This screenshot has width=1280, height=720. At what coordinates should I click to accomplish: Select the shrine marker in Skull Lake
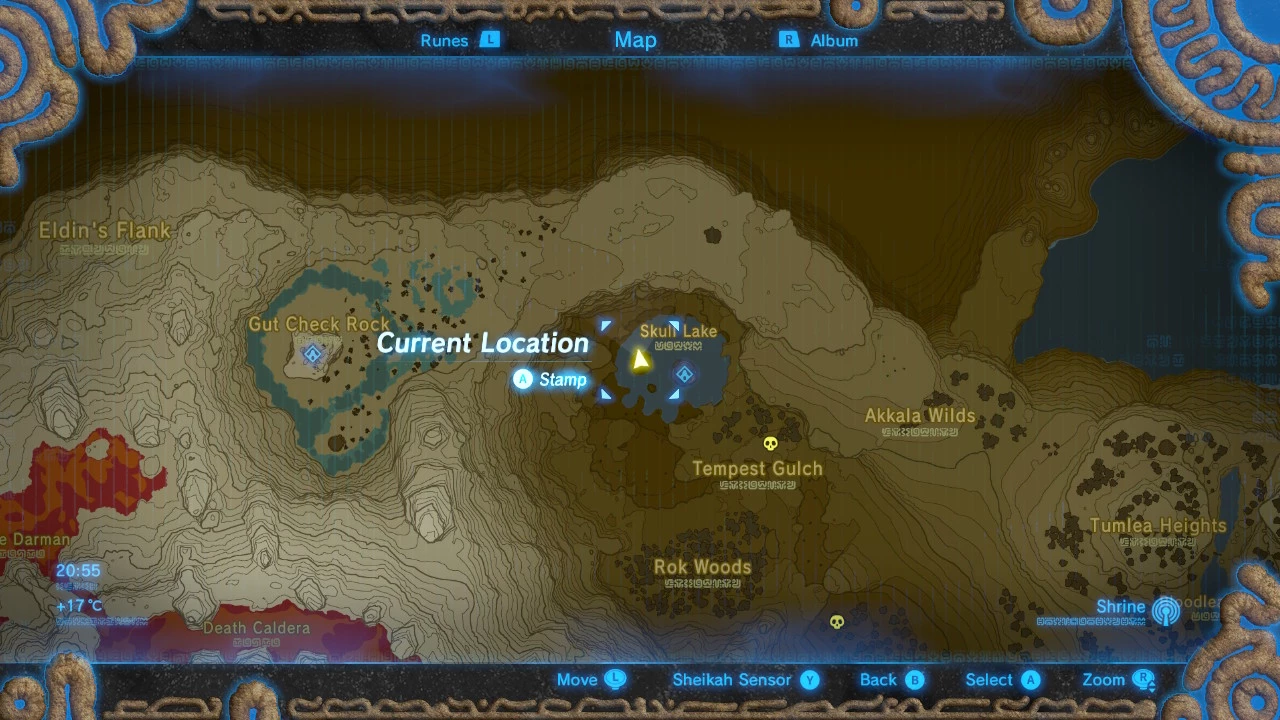pyautogui.click(x=684, y=375)
